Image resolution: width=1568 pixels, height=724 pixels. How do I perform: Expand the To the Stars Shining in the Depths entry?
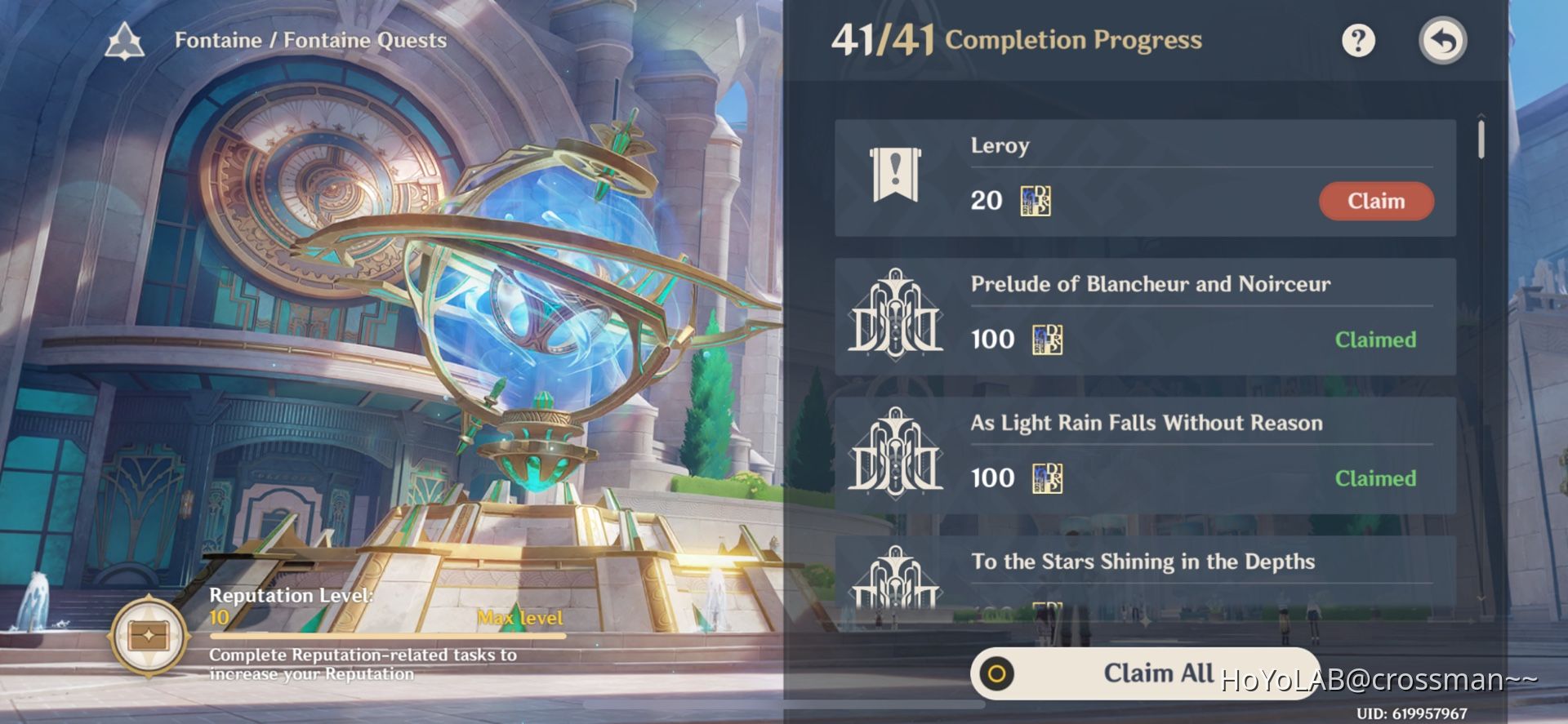point(1143,562)
